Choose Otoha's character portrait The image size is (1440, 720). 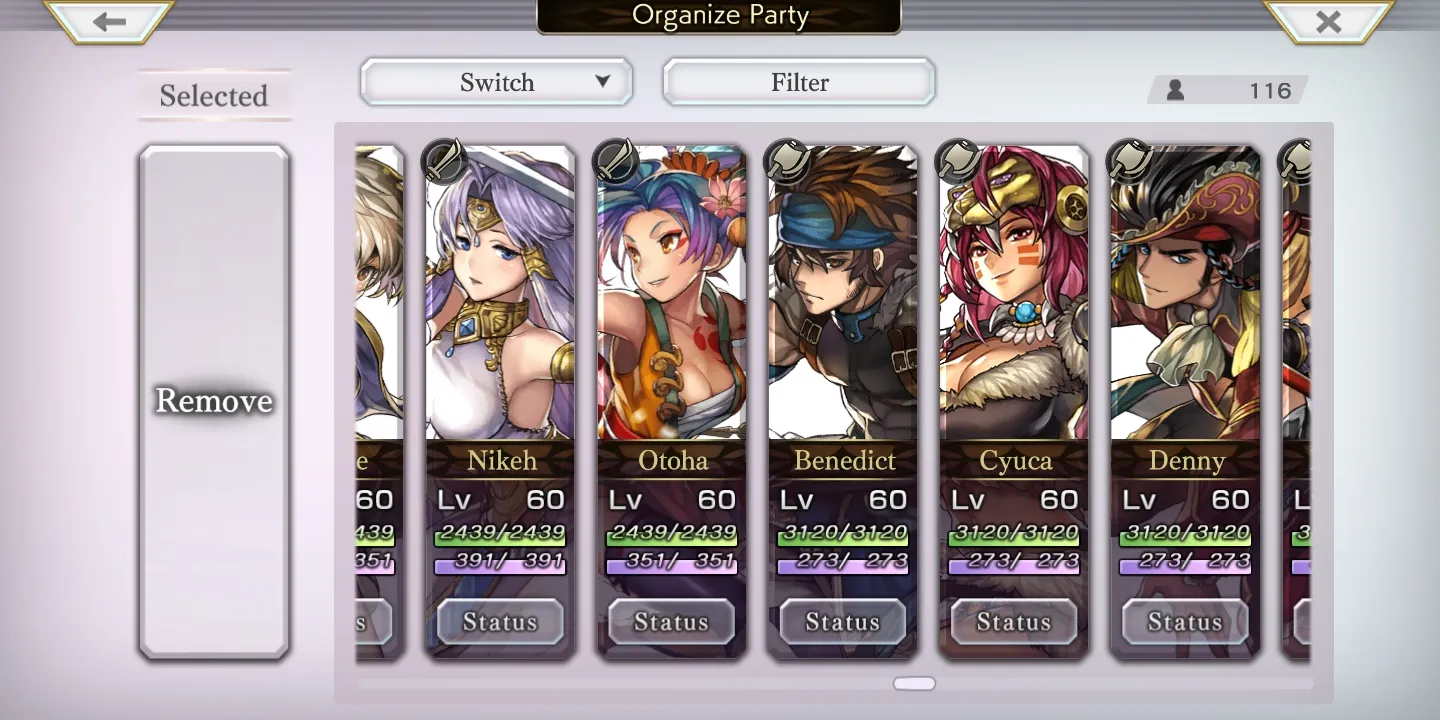point(671,300)
